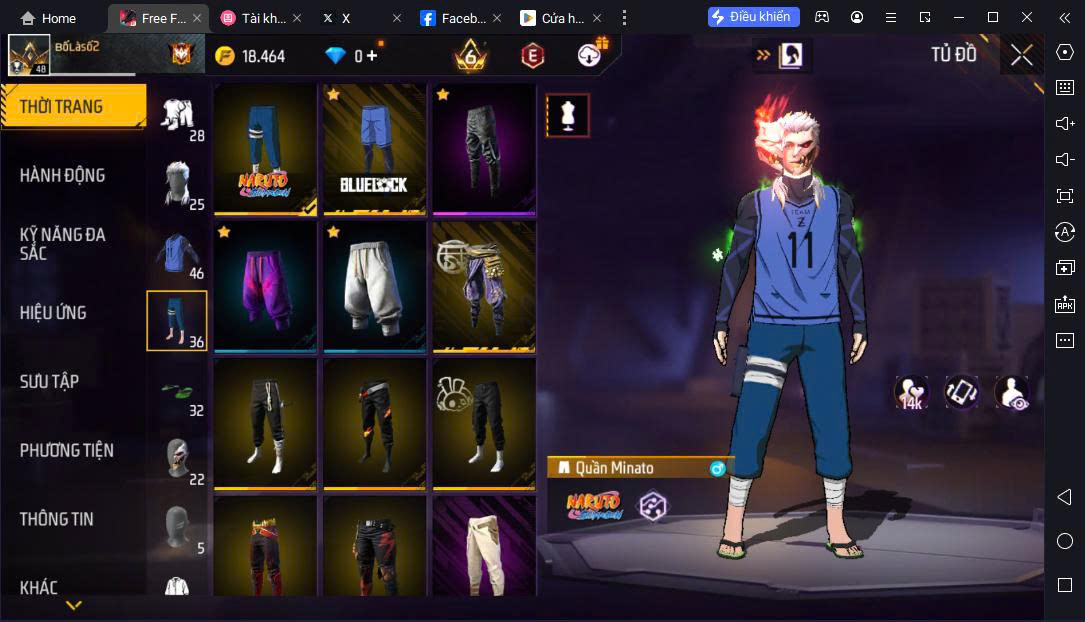This screenshot has width=1085, height=622.
Task: Select the Thời Trang tab
Action: (x=62, y=106)
